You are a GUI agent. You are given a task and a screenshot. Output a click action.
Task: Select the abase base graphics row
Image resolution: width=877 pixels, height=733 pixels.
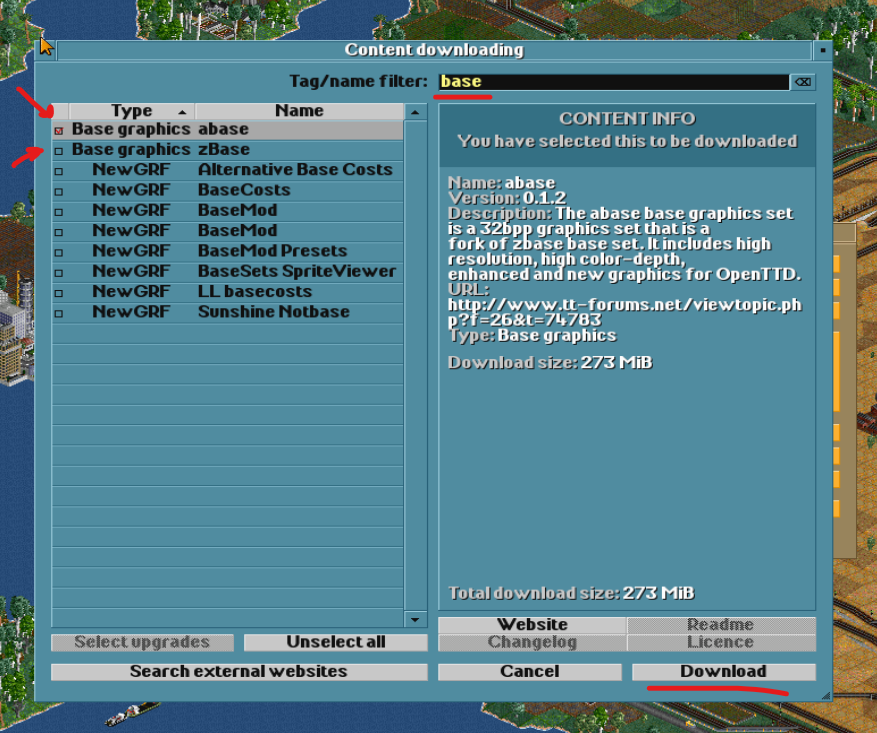tap(228, 129)
